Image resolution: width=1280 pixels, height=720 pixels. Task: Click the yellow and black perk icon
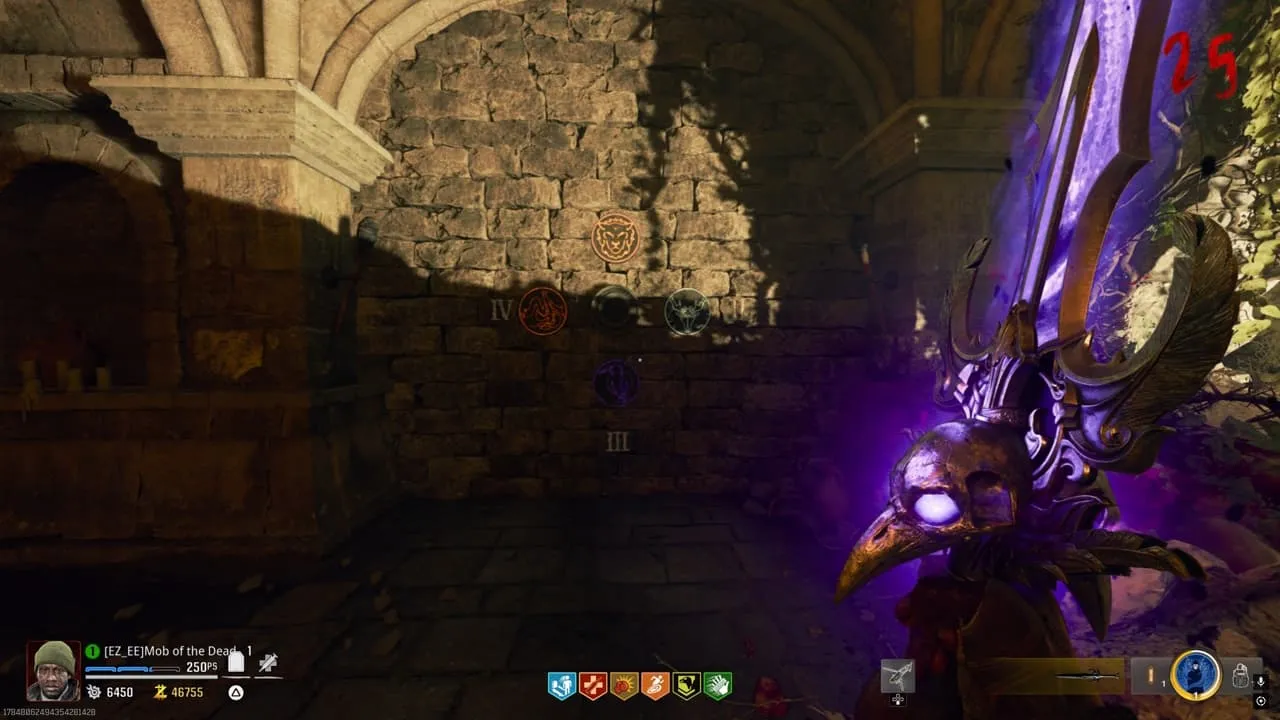point(686,686)
